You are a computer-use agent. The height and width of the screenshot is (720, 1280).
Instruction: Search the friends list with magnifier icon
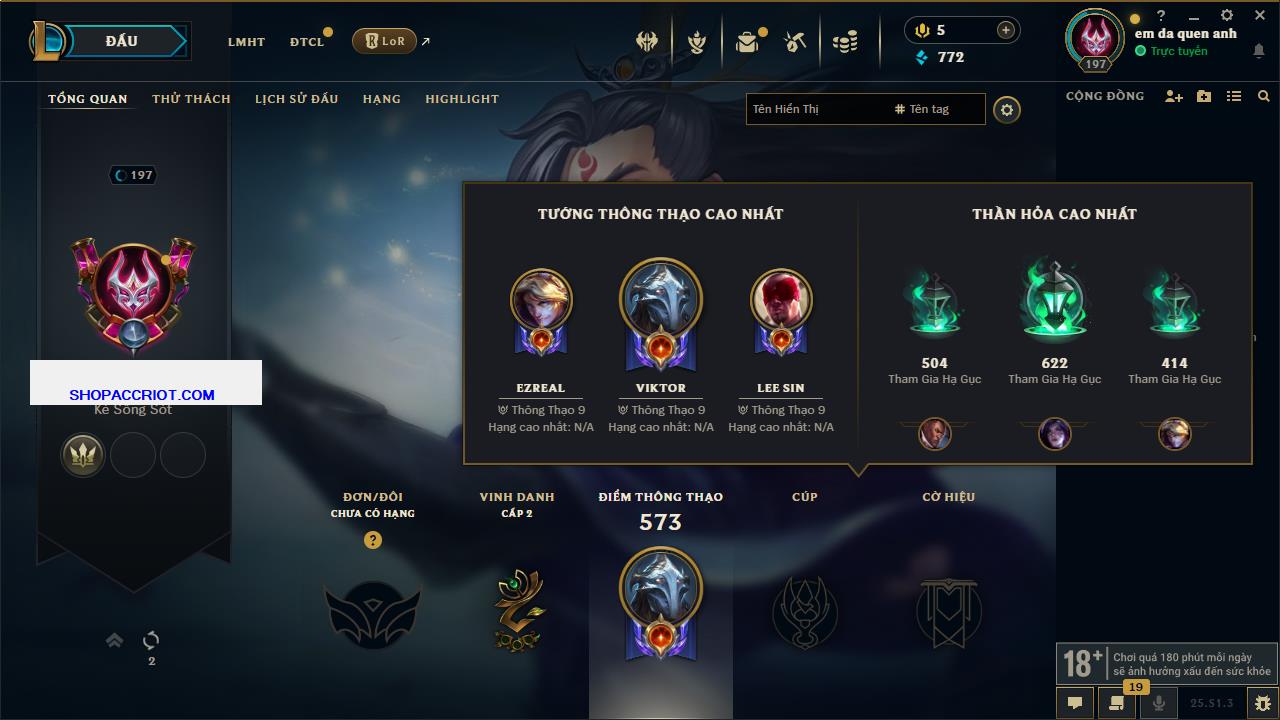1264,96
